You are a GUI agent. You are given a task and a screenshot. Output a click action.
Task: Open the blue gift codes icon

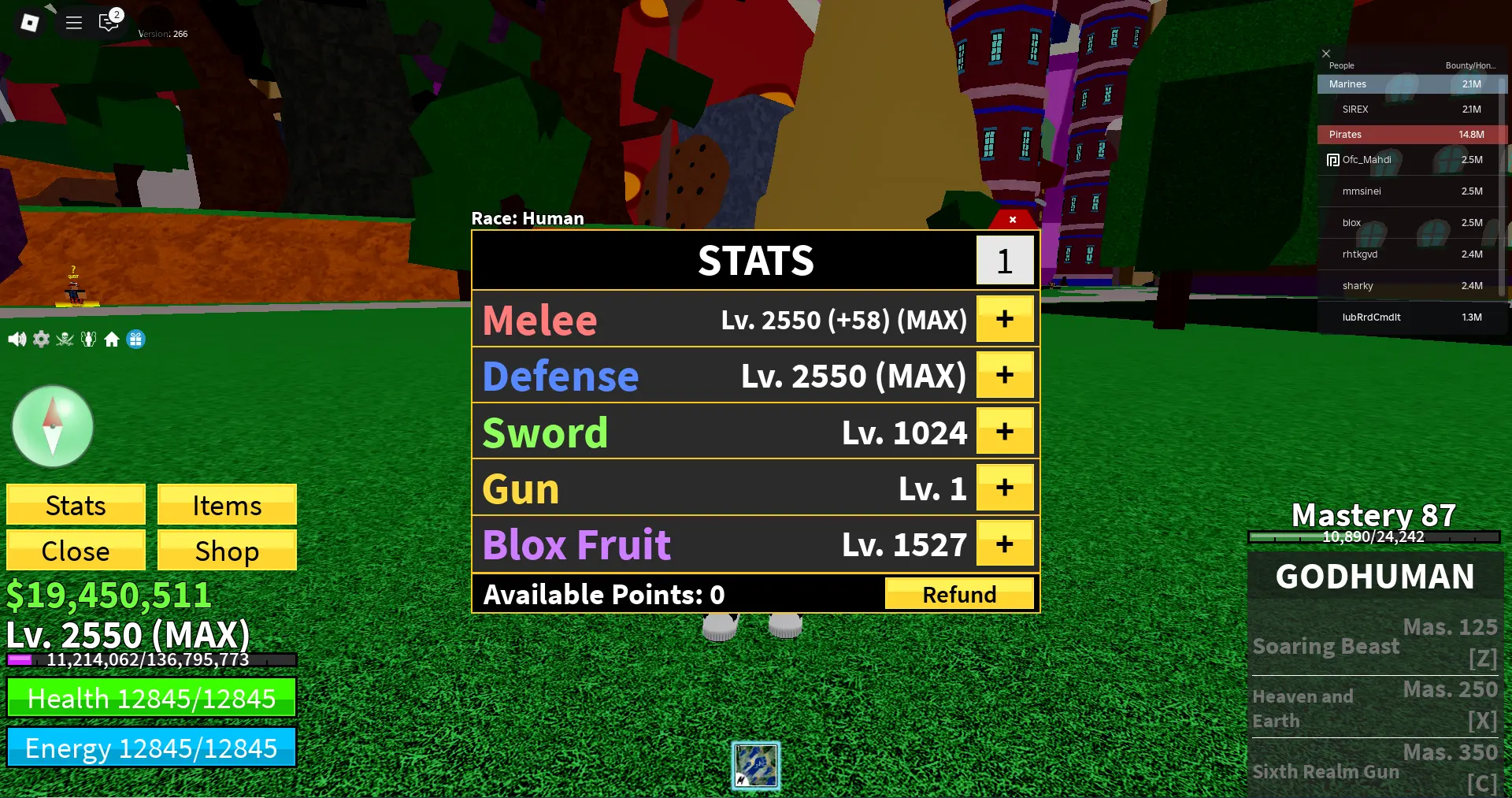pos(136,339)
